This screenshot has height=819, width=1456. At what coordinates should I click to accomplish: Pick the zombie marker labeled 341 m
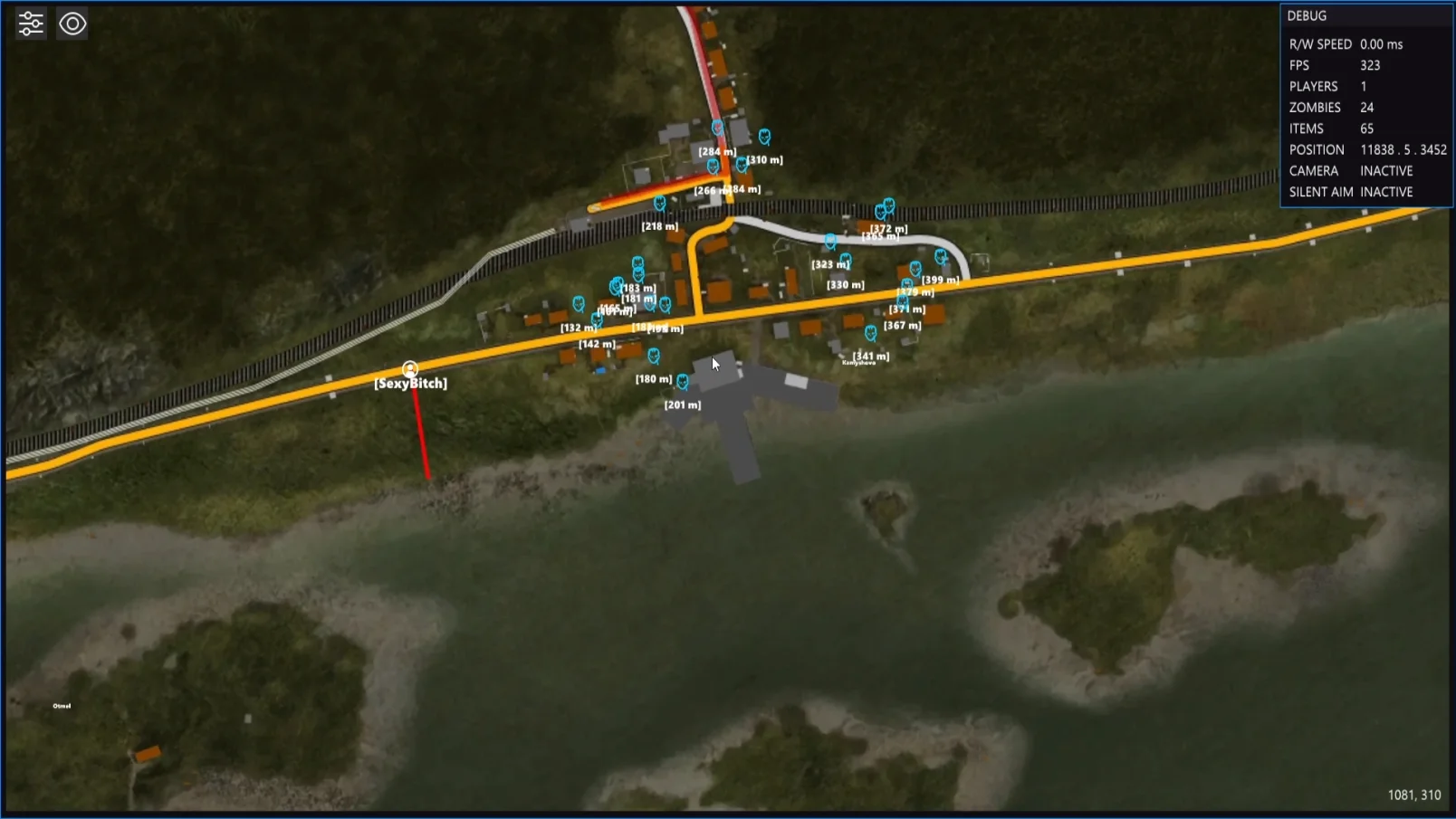pyautogui.click(x=870, y=333)
